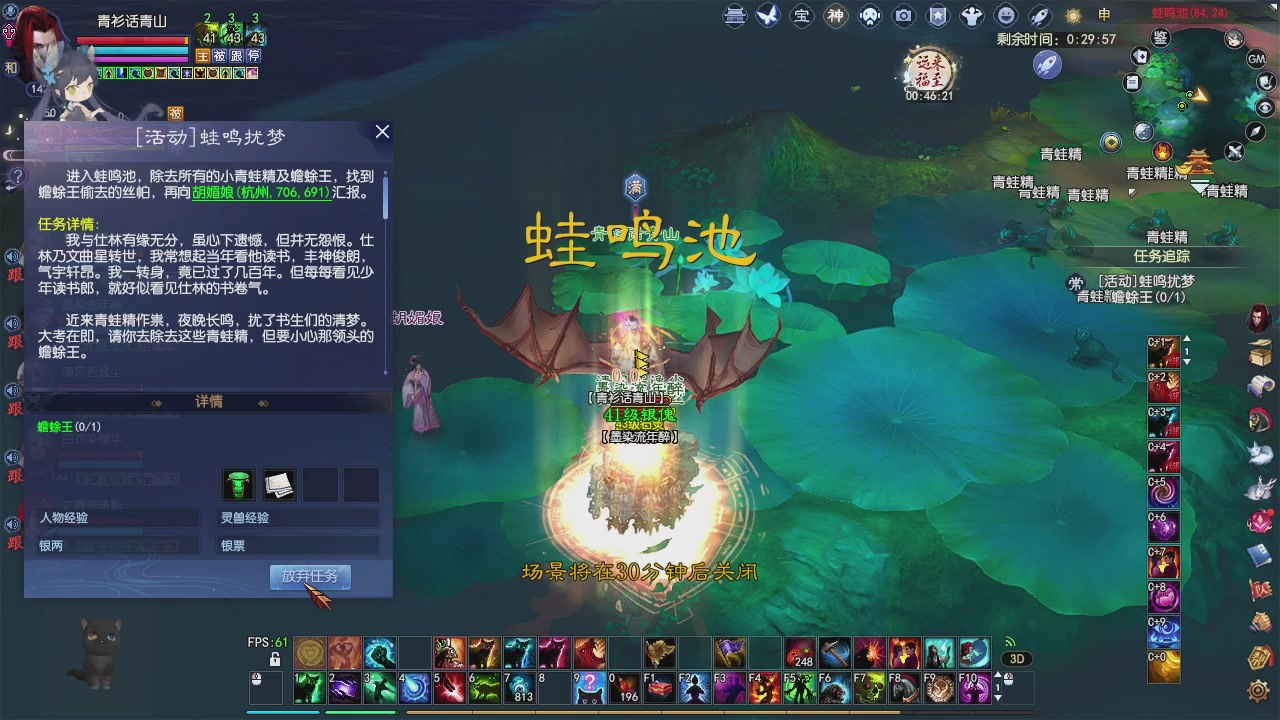The width and height of the screenshot is (1280, 720).
Task: Select the 神 deity icon in top bar
Action: click(x=837, y=14)
